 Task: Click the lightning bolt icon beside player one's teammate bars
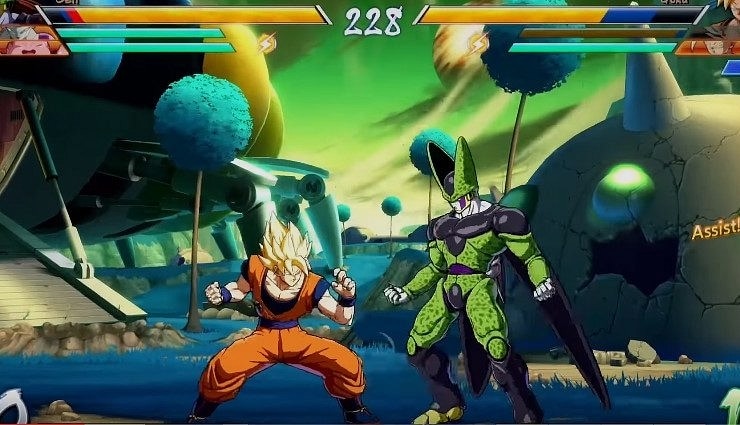coord(267,42)
